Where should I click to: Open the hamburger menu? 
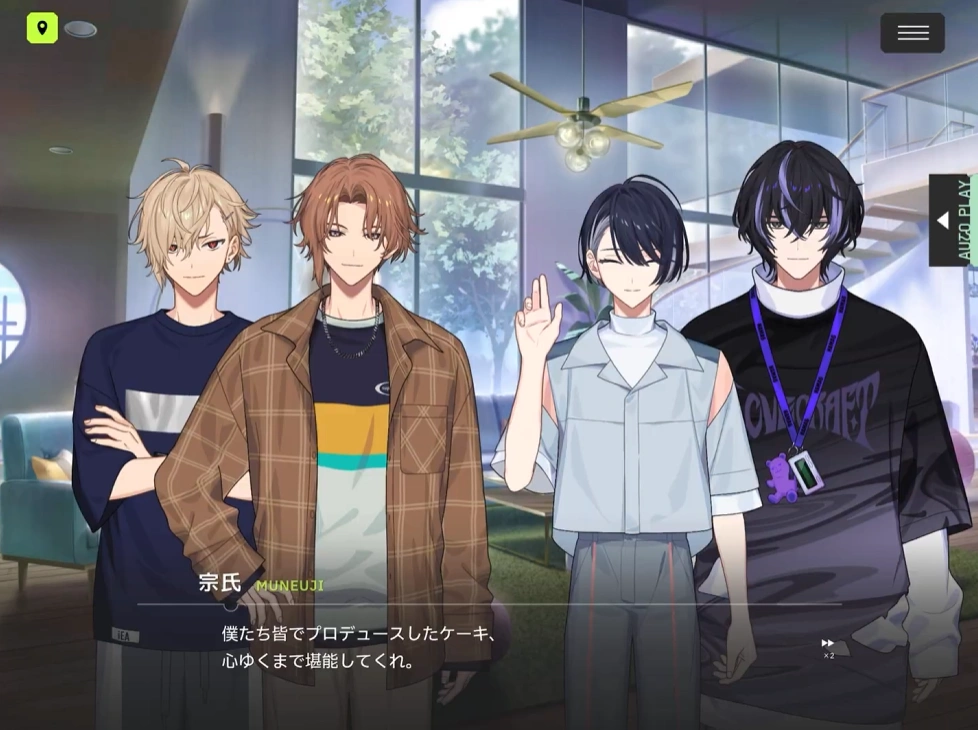coord(912,33)
